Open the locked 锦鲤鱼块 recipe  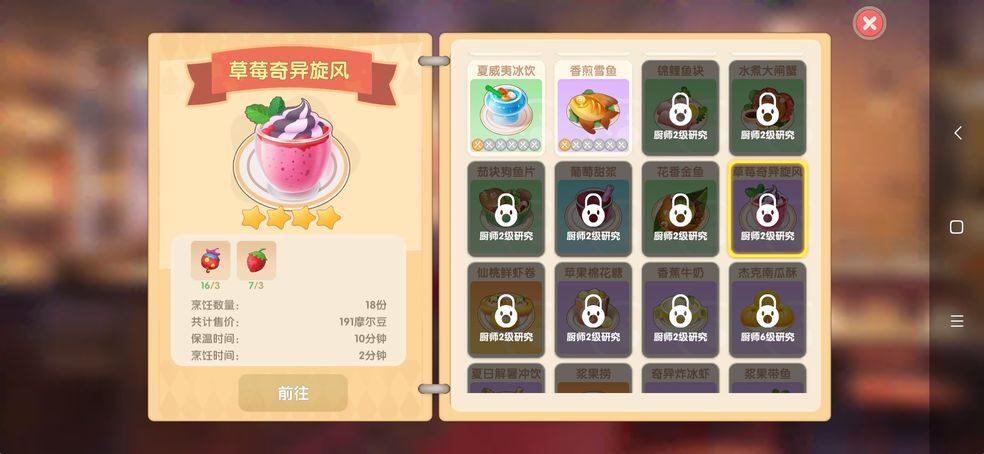(680, 108)
